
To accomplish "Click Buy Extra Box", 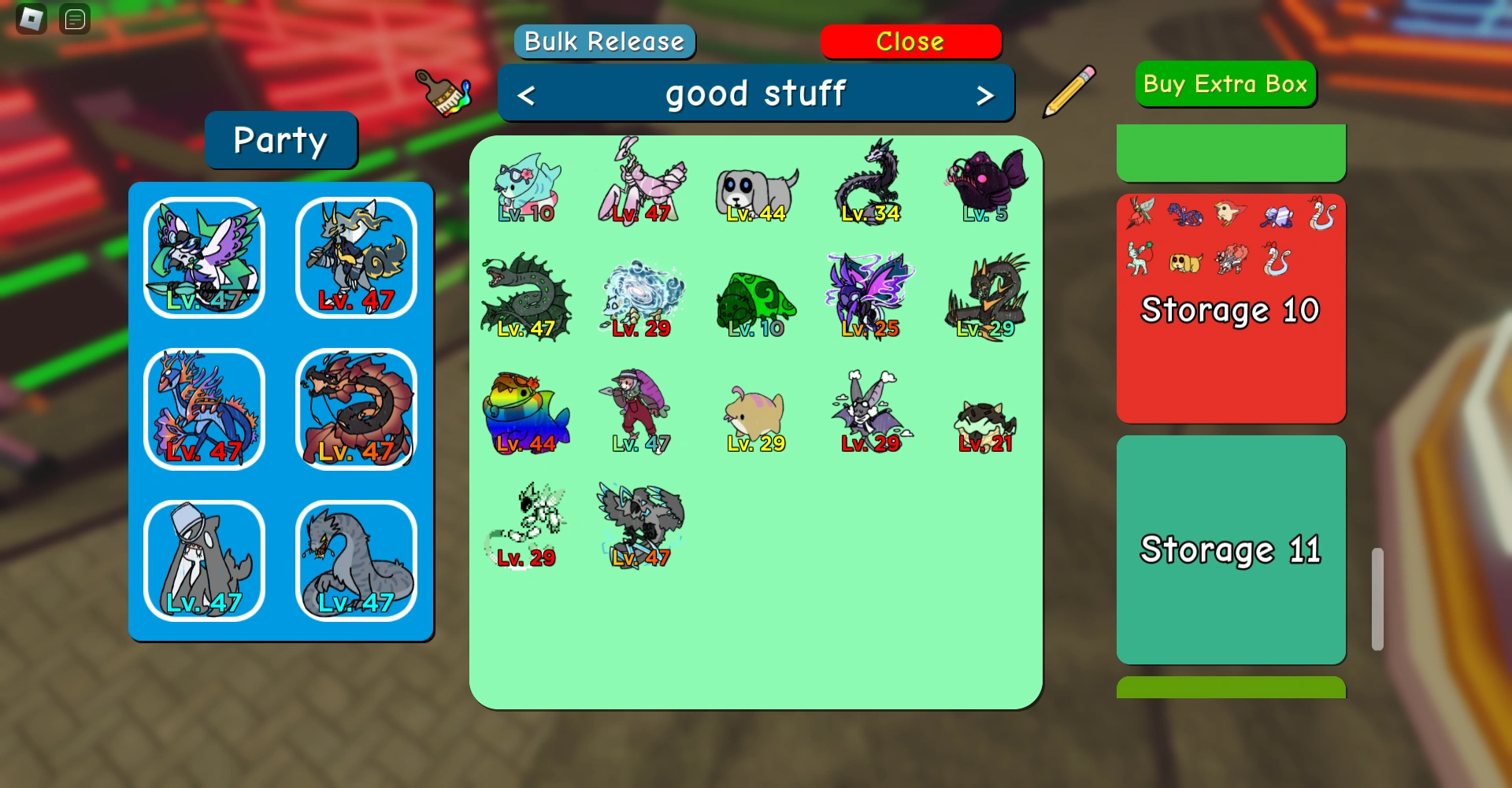I will coord(1225,84).
